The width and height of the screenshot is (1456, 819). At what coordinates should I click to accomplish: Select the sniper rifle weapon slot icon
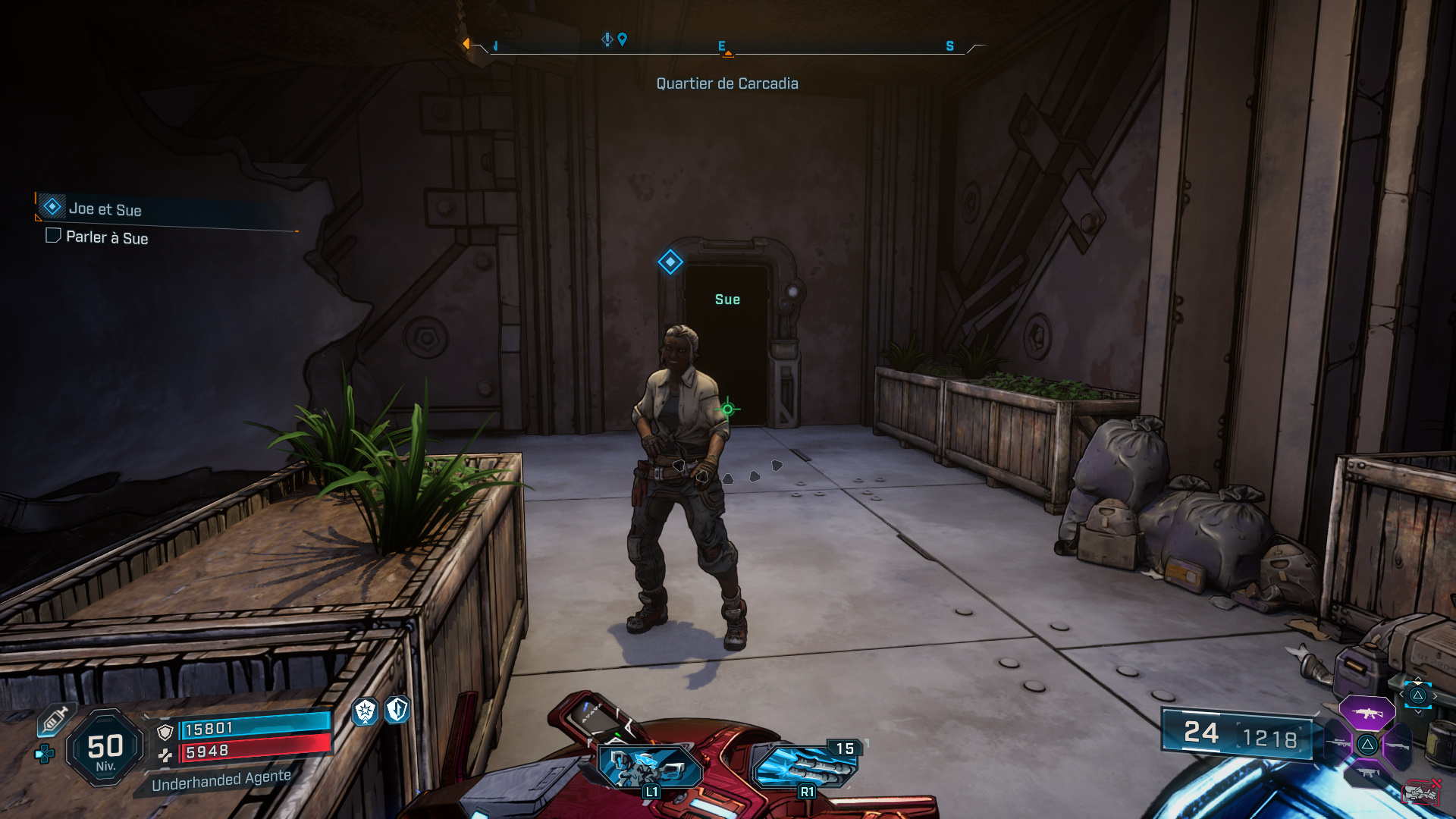[x=1338, y=742]
